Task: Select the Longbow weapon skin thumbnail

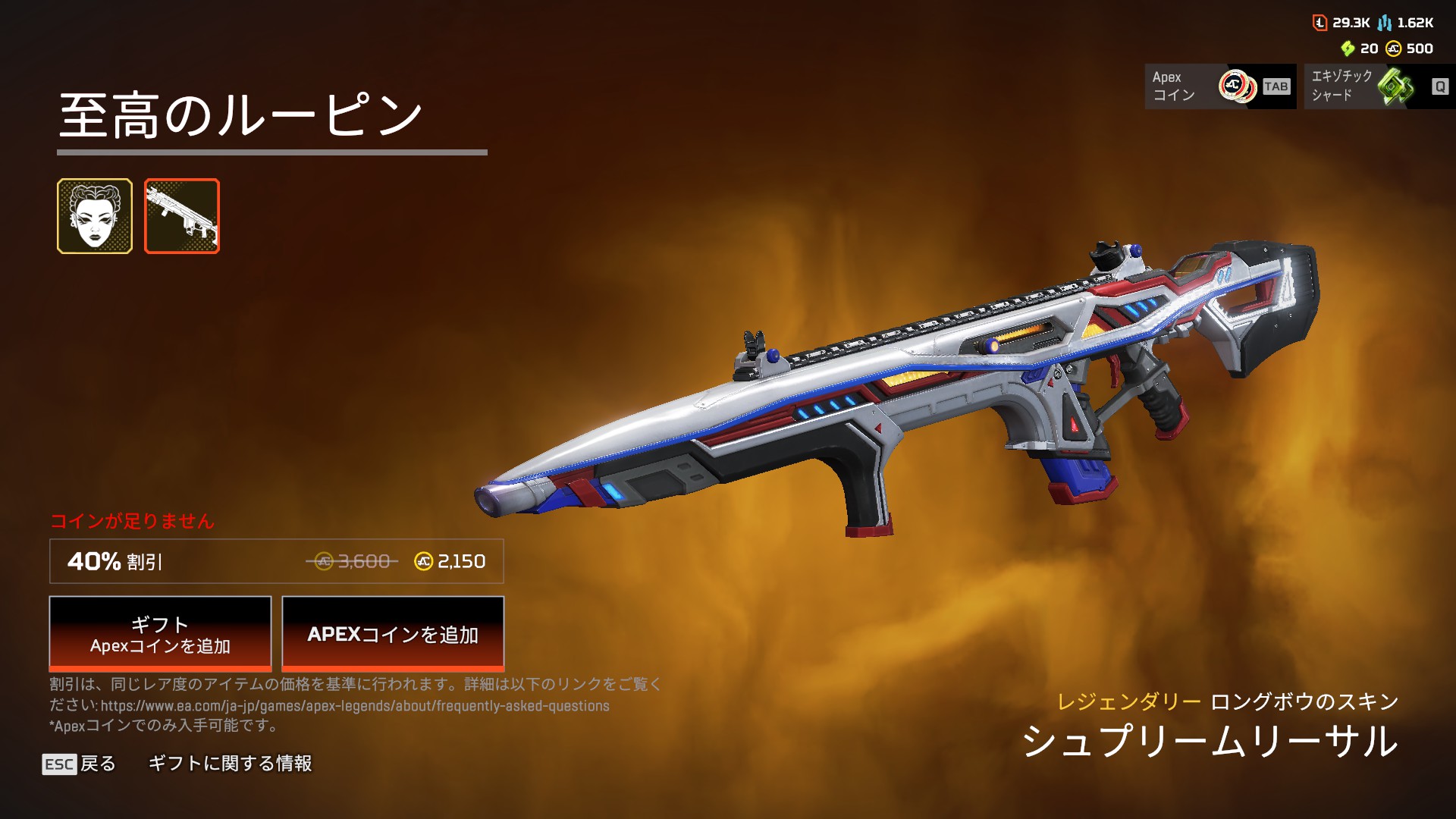Action: pyautogui.click(x=182, y=216)
